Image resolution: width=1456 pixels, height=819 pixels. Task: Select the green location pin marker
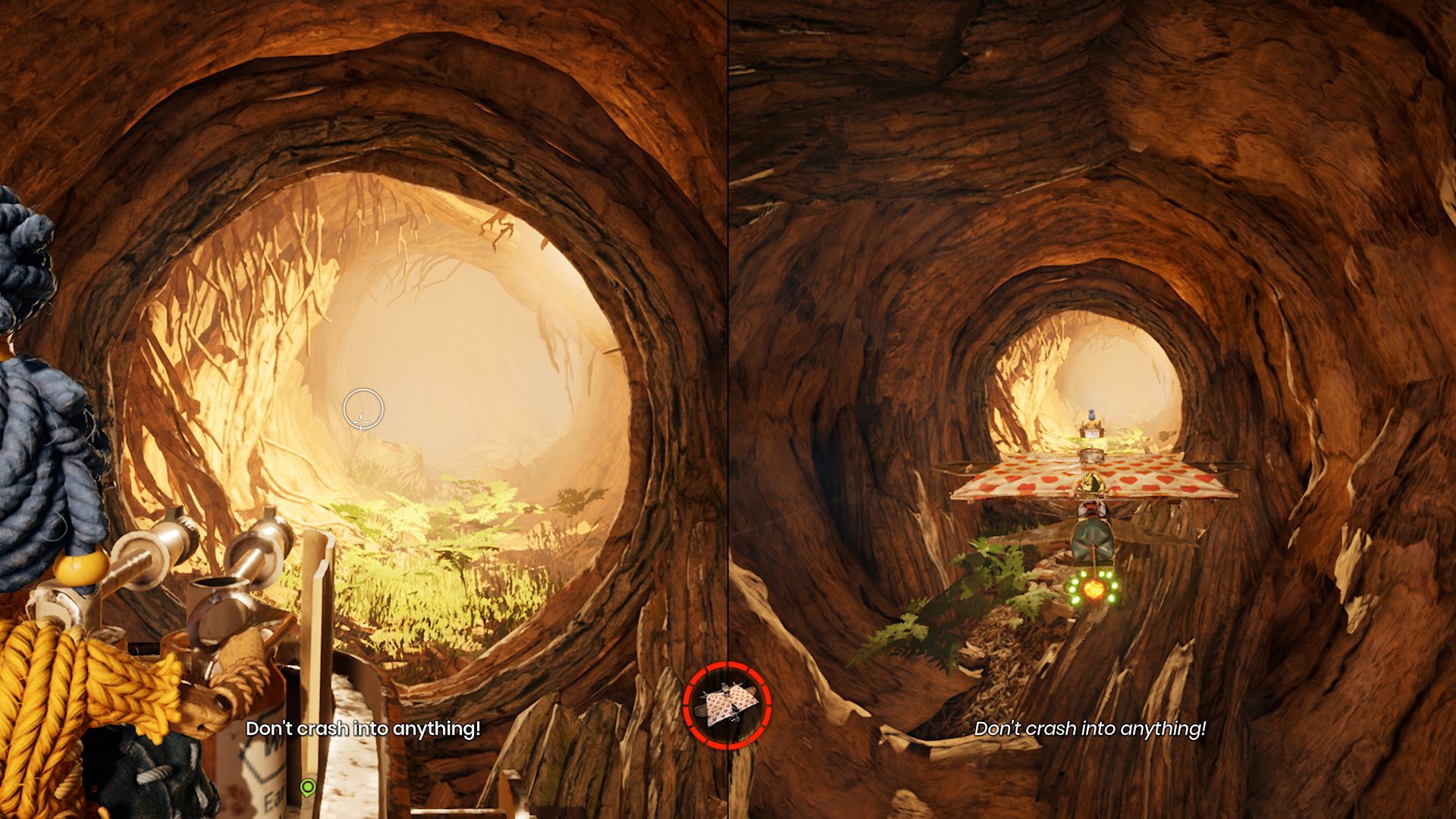307,787
